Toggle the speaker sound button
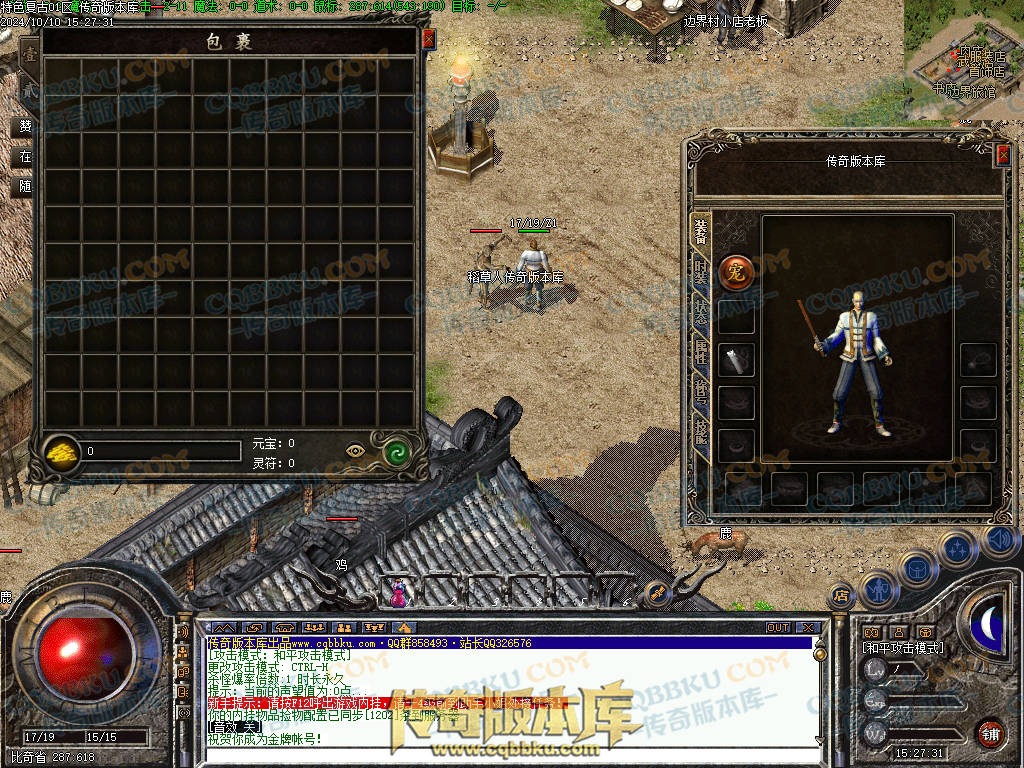This screenshot has height=768, width=1024. [1001, 541]
